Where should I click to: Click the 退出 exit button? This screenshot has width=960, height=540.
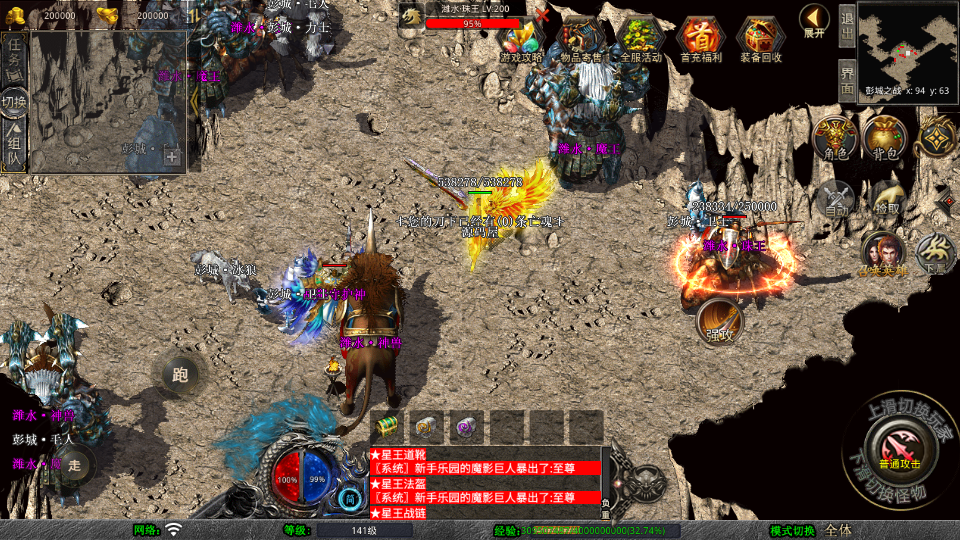click(846, 26)
